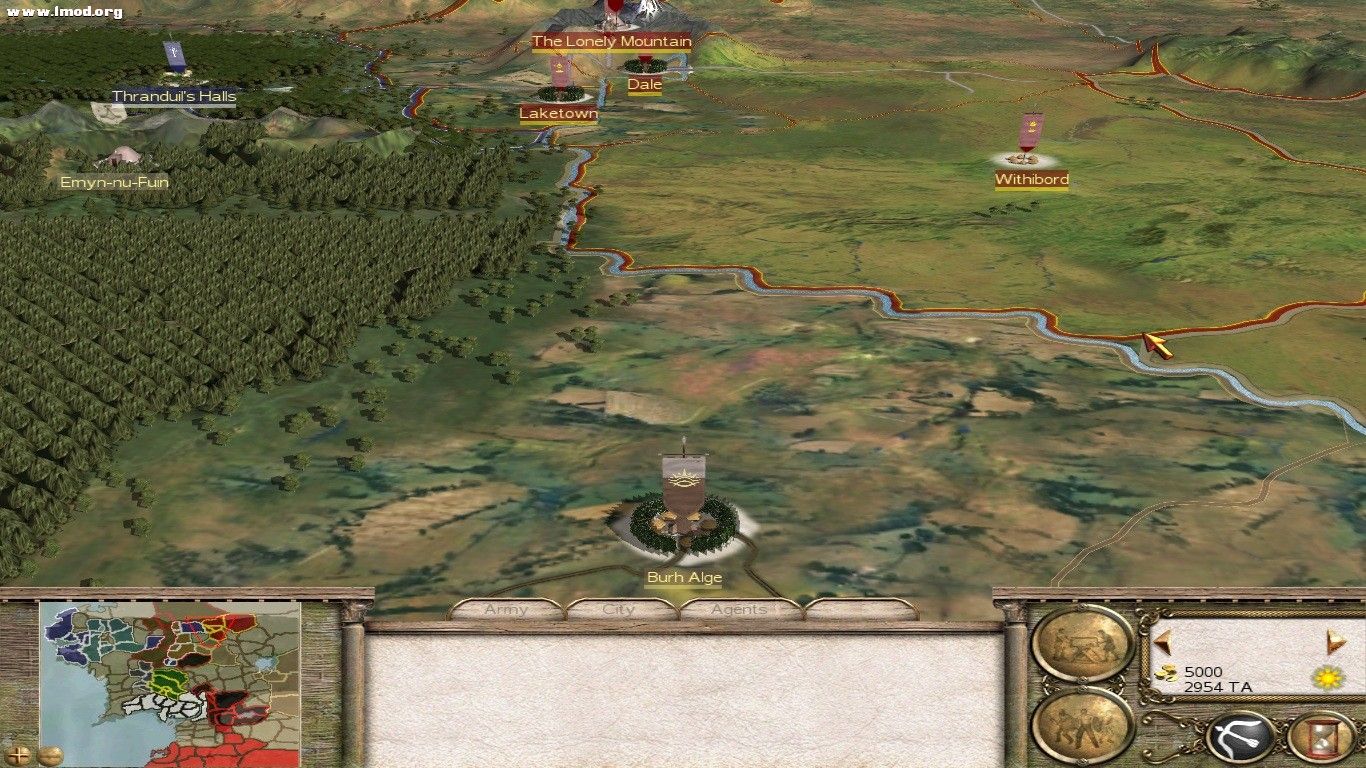Click the hourglass End Turn button
1366x768 pixels.
1321,737
